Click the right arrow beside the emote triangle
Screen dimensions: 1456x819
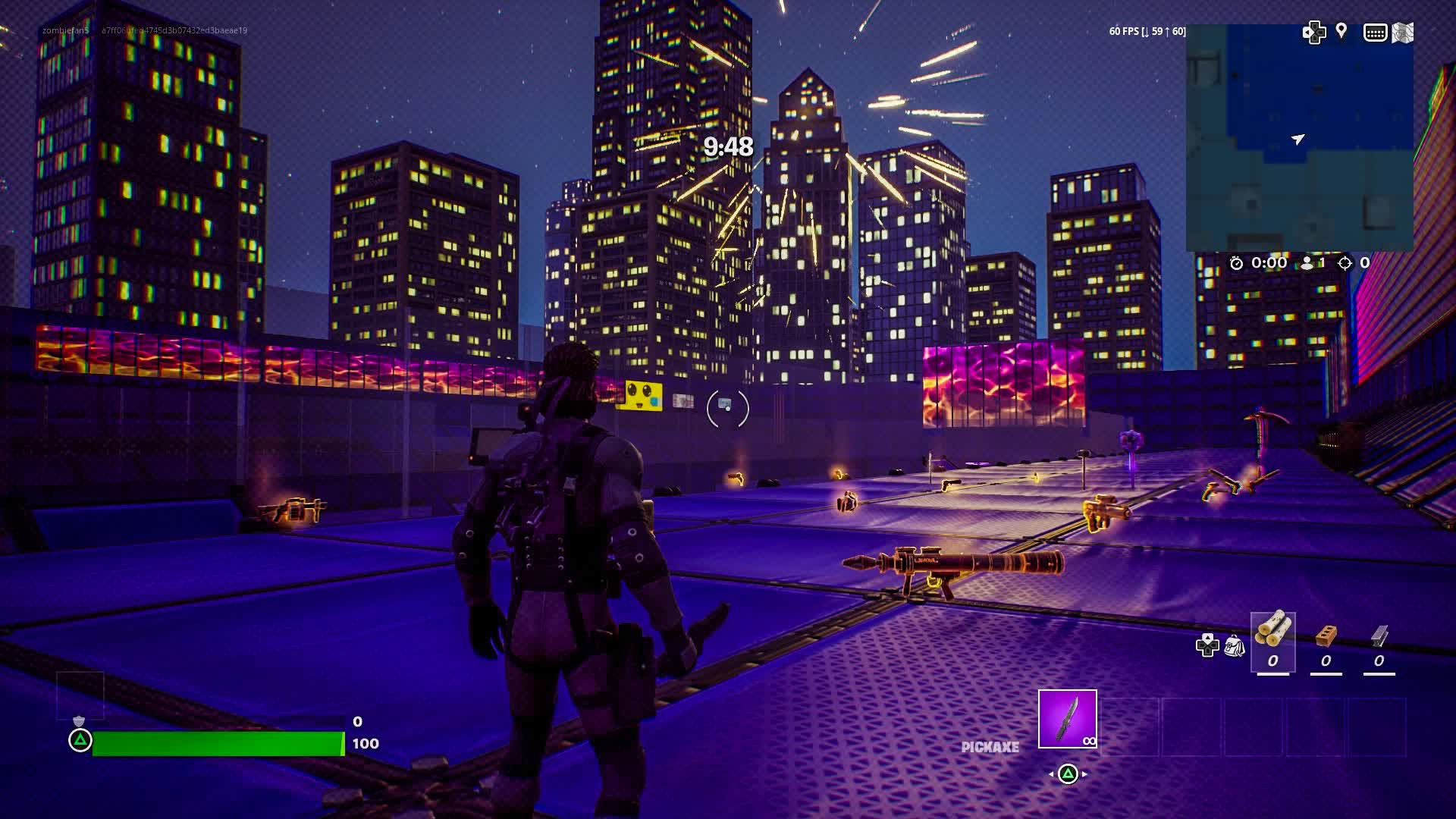pos(1084,773)
